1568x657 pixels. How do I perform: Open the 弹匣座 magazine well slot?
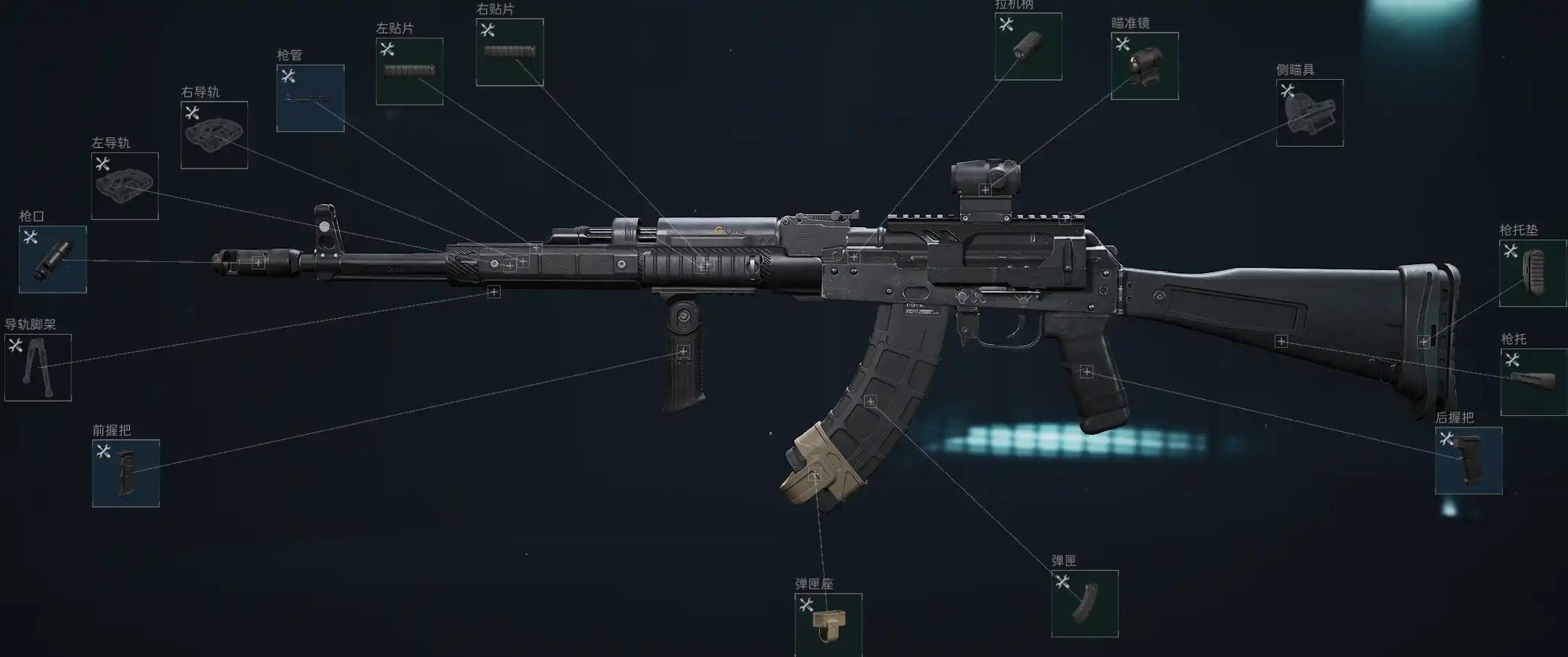[x=828, y=624]
